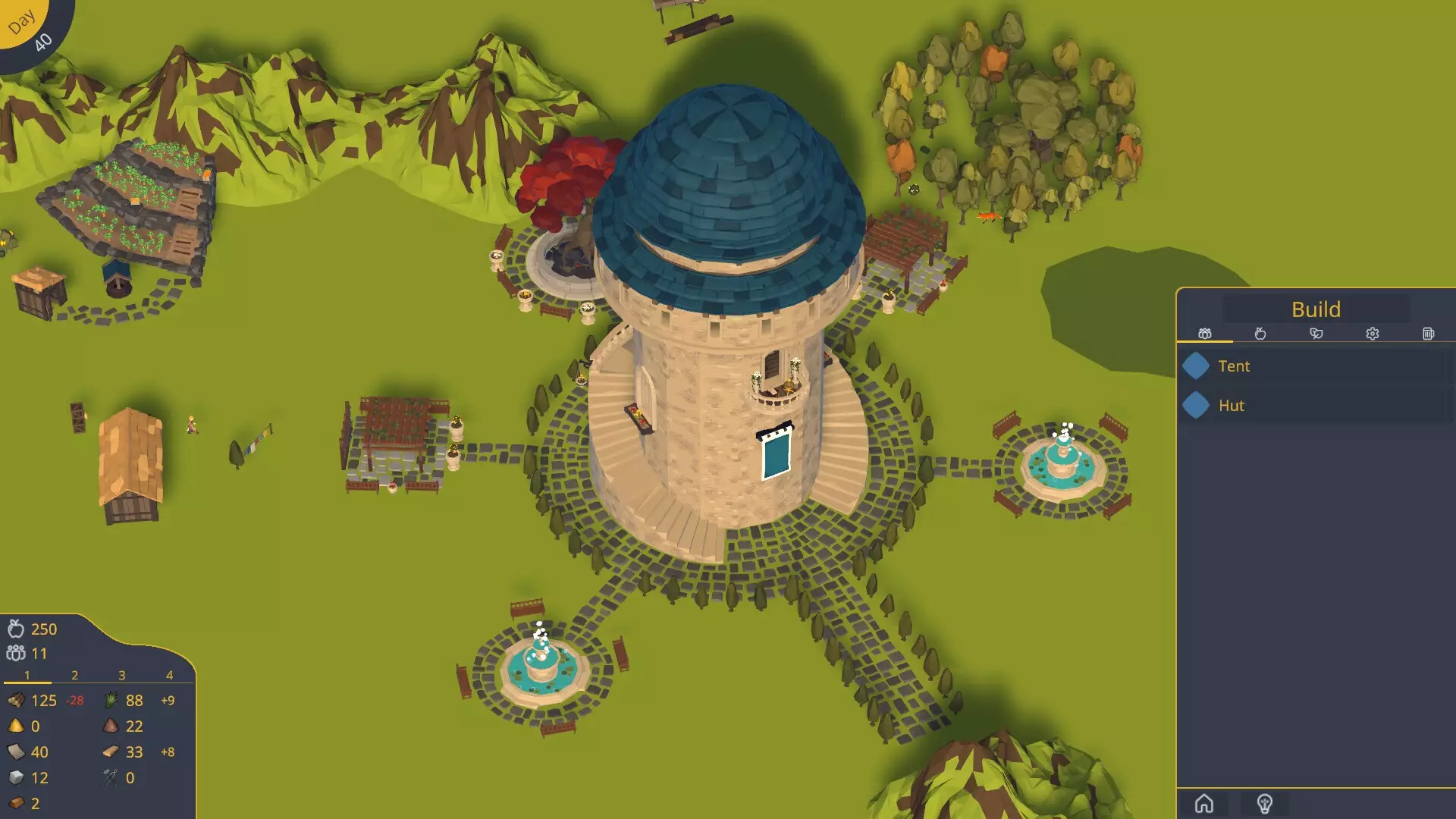
Task: Select the home icon below the Build panel
Action: click(x=1205, y=802)
